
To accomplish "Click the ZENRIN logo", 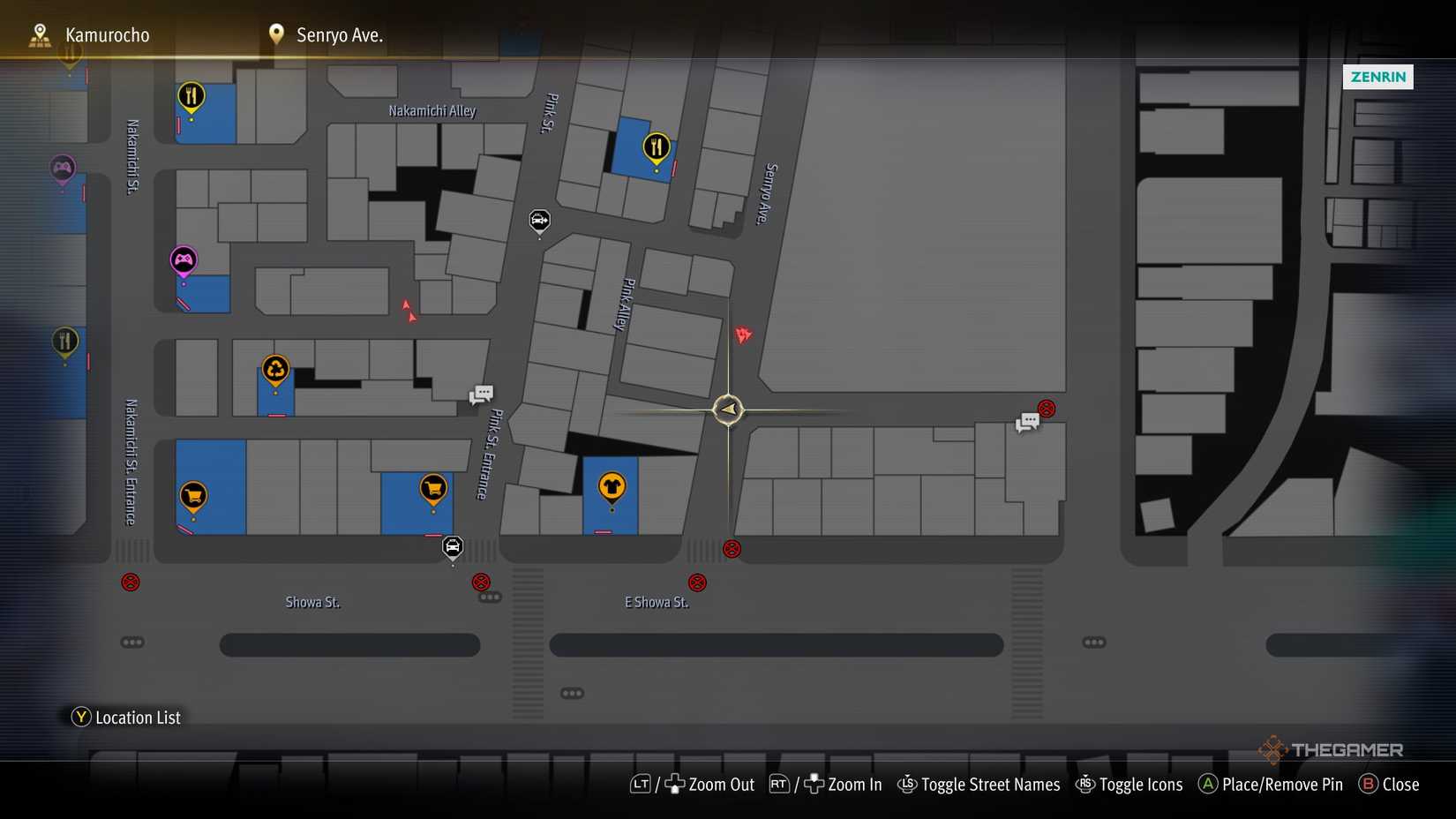I will tap(1377, 77).
